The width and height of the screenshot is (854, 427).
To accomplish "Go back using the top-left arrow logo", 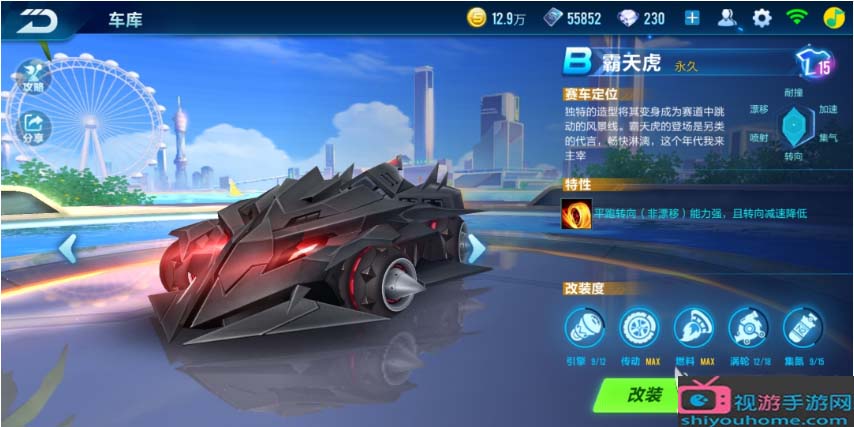I will 37,19.
